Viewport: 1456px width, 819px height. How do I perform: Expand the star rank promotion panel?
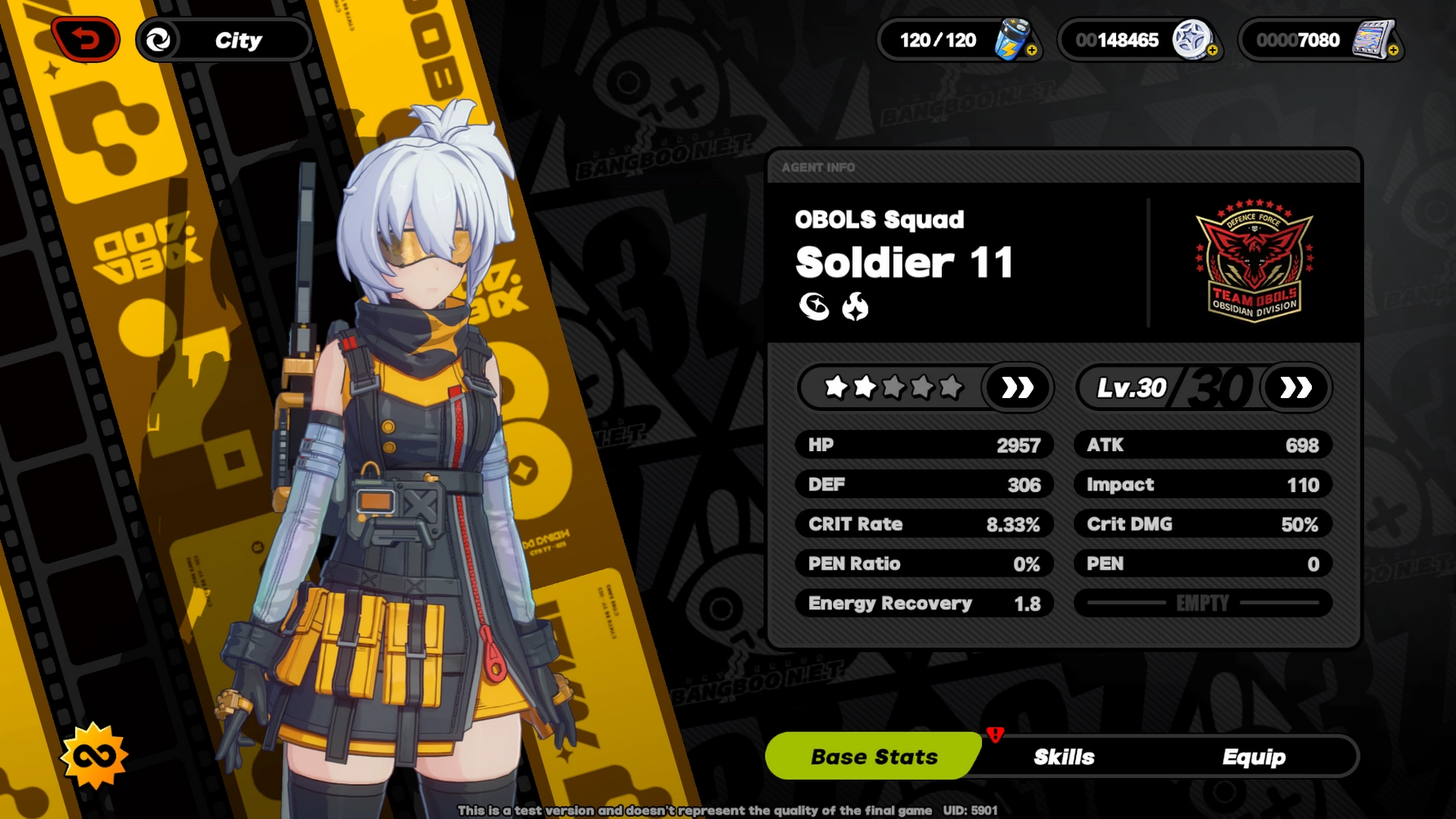point(1015,388)
